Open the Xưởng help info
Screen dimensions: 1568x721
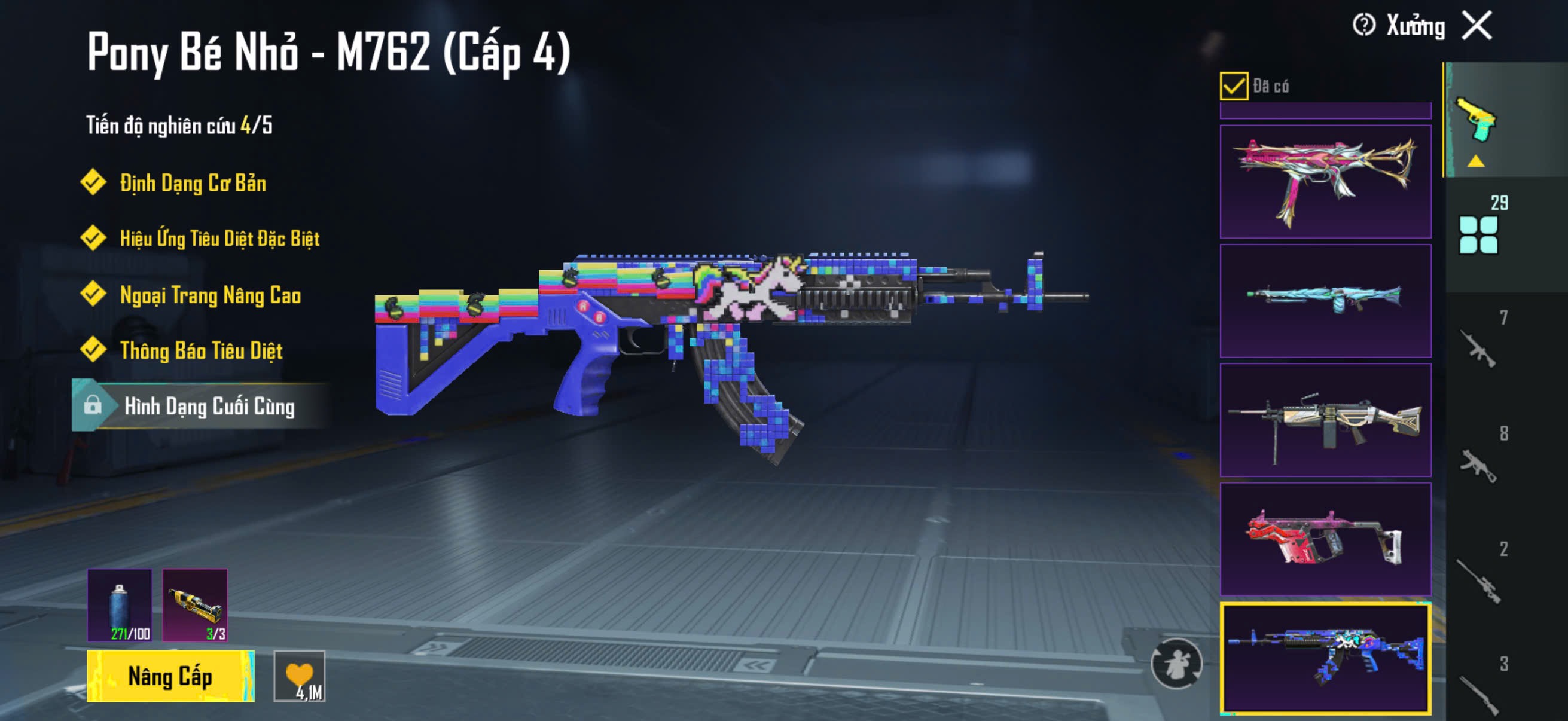tap(1363, 26)
